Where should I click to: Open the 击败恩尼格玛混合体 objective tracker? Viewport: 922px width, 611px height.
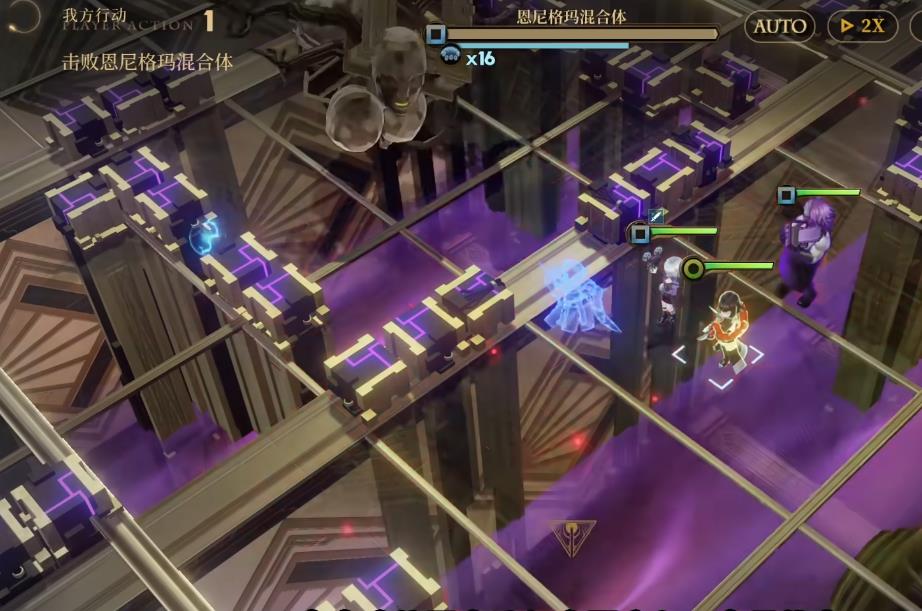point(147,62)
